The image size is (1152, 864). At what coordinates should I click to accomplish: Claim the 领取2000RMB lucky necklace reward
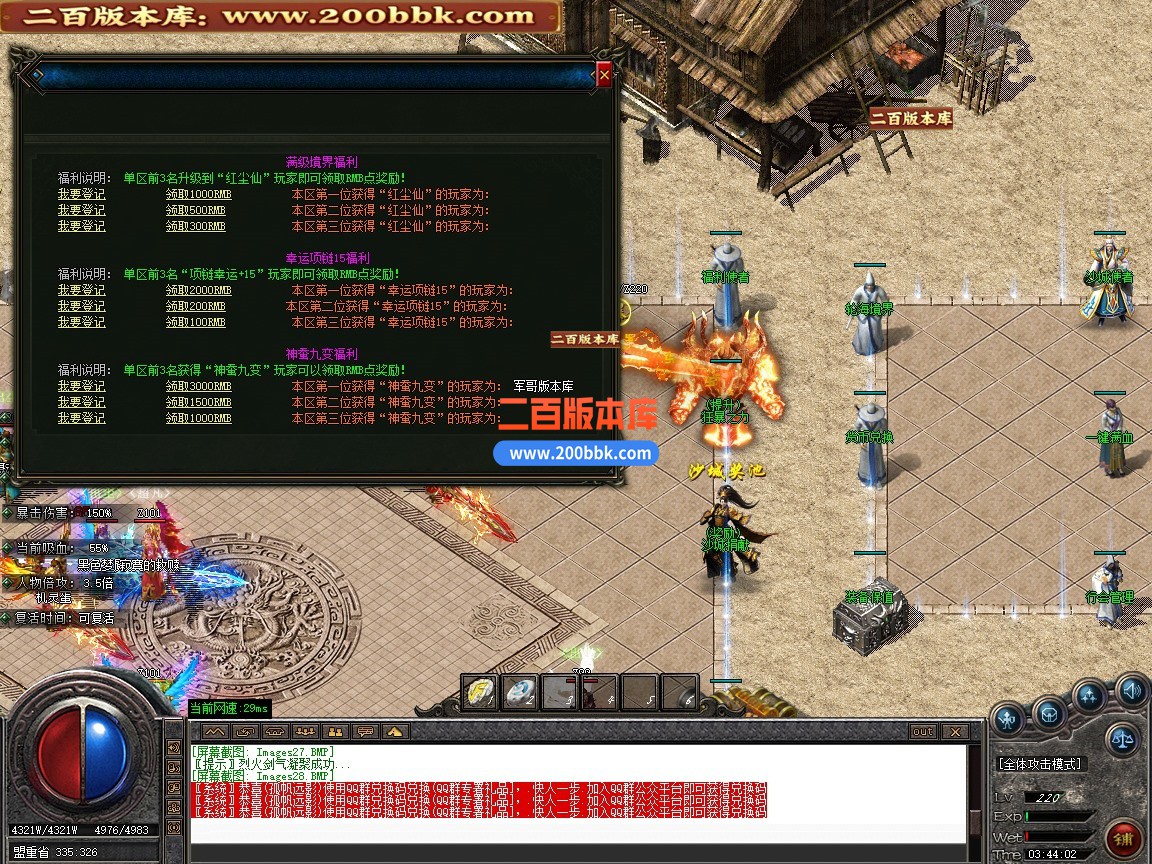coord(198,290)
